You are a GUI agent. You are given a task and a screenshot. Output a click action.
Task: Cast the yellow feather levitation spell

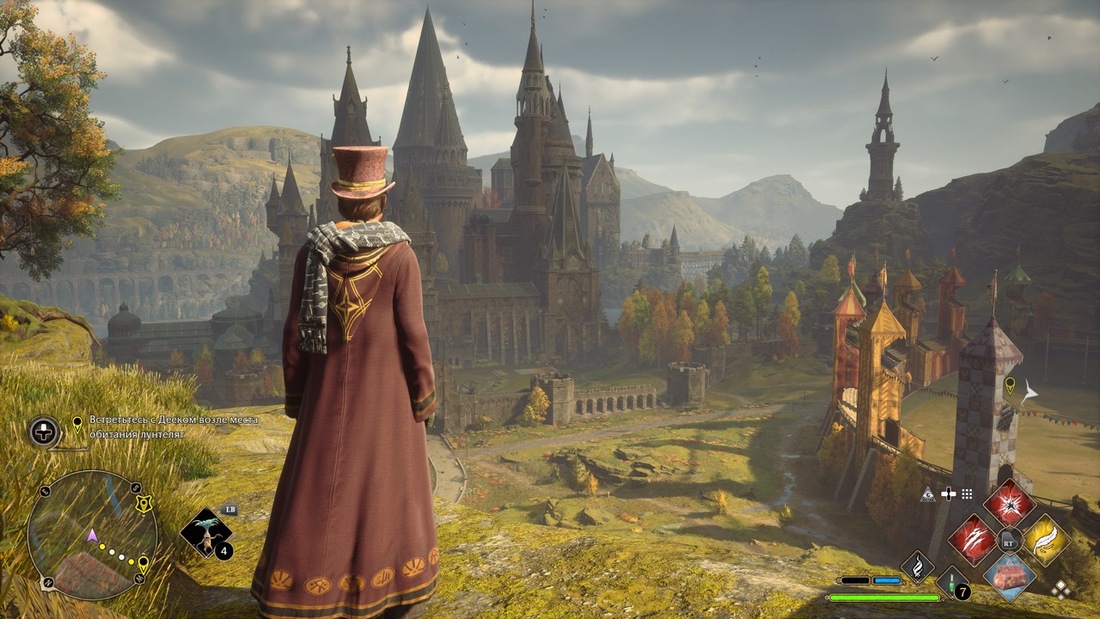1046,540
